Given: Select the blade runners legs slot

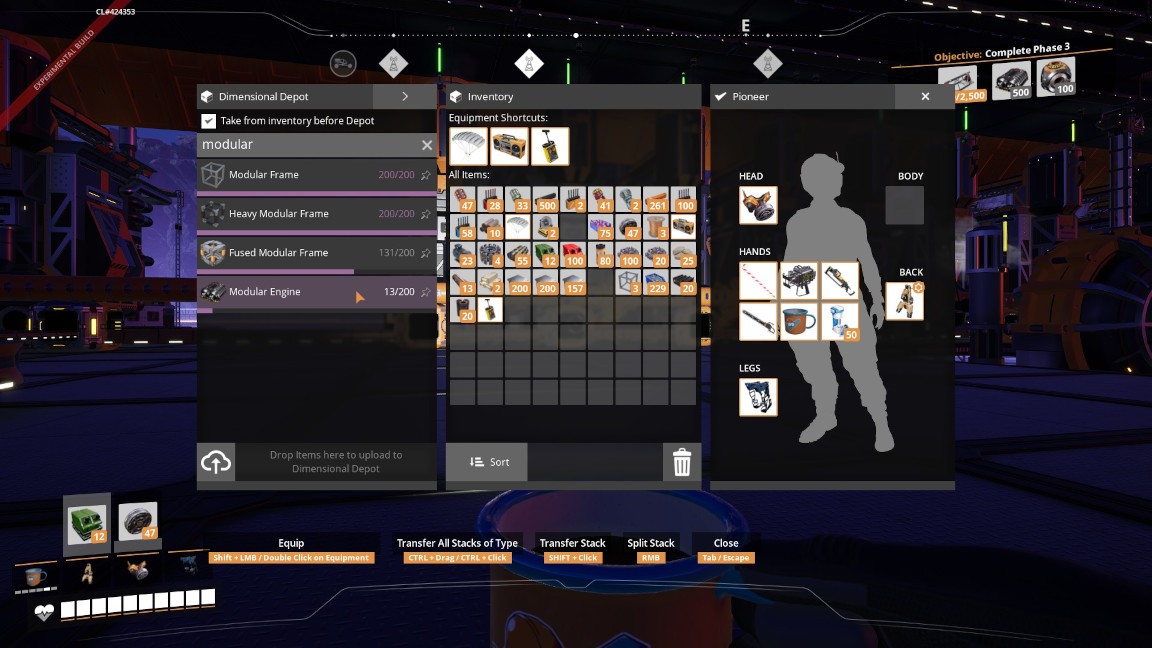Looking at the screenshot, I should click(x=758, y=397).
